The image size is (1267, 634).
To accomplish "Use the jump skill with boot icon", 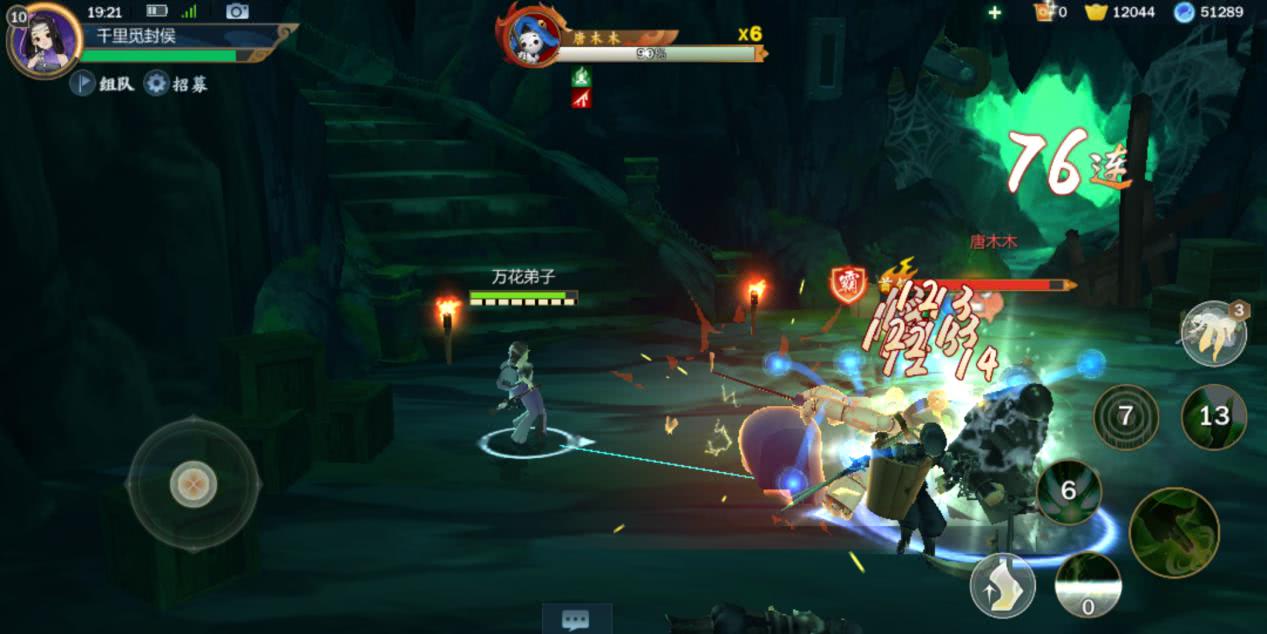I will tap(1002, 585).
